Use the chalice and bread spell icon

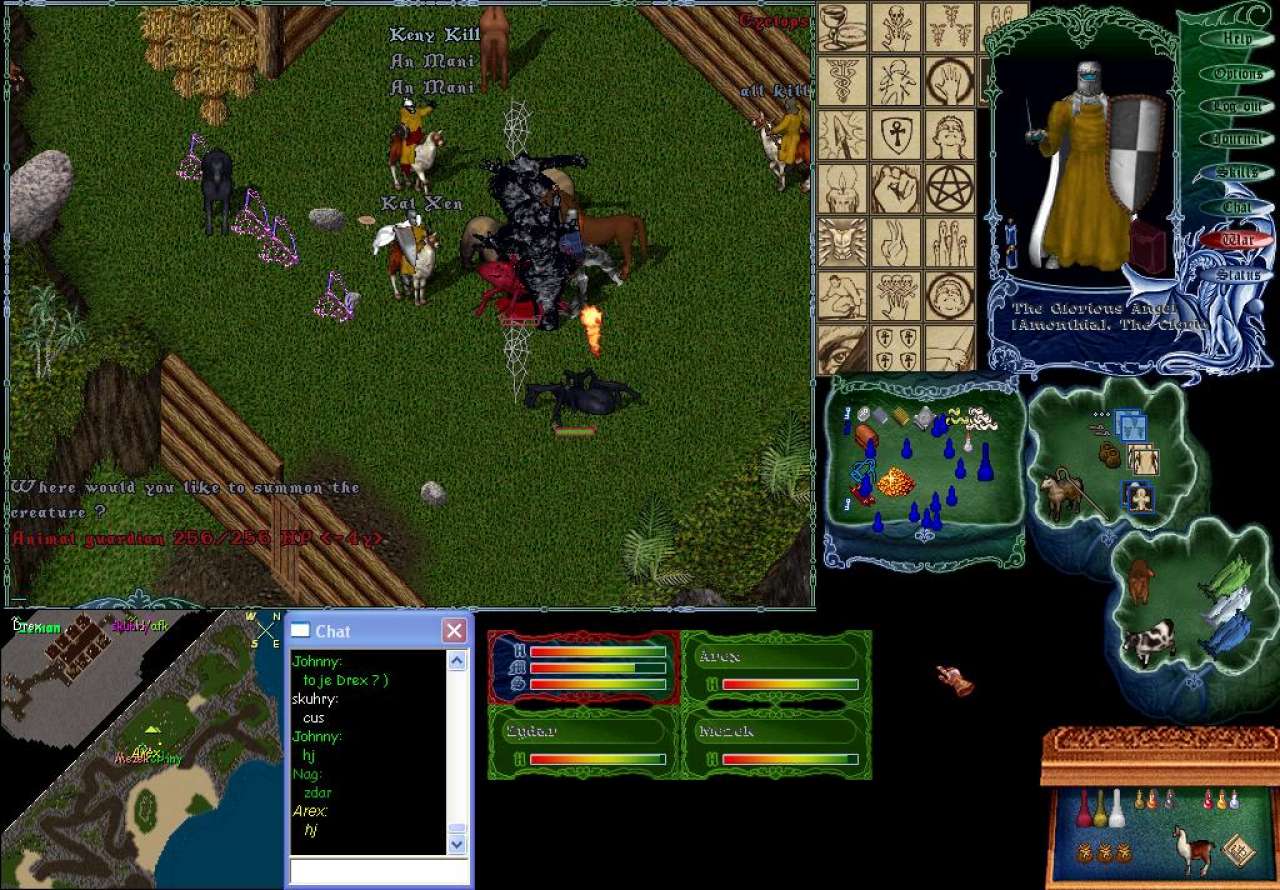(x=842, y=27)
